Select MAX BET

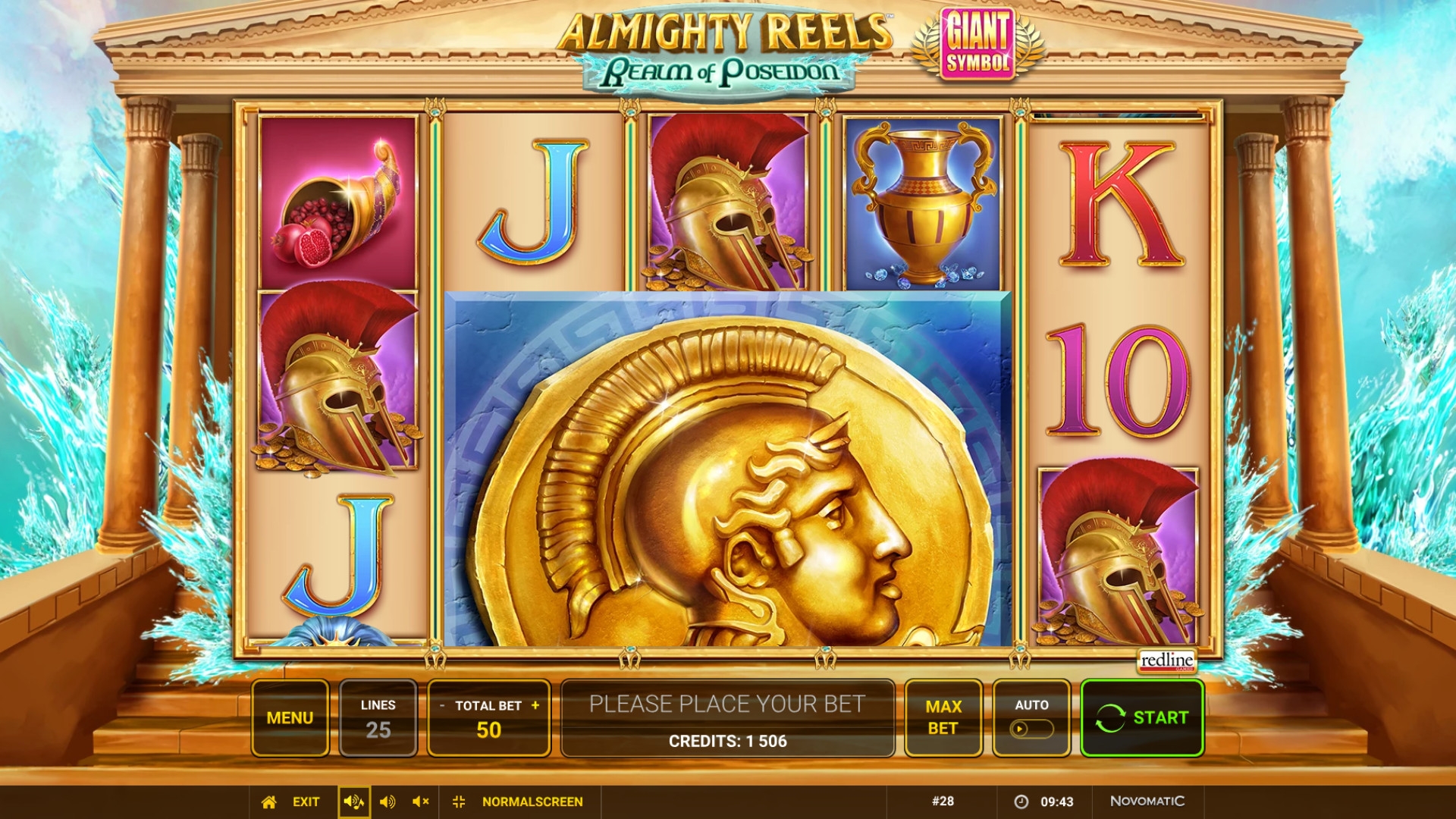point(943,717)
